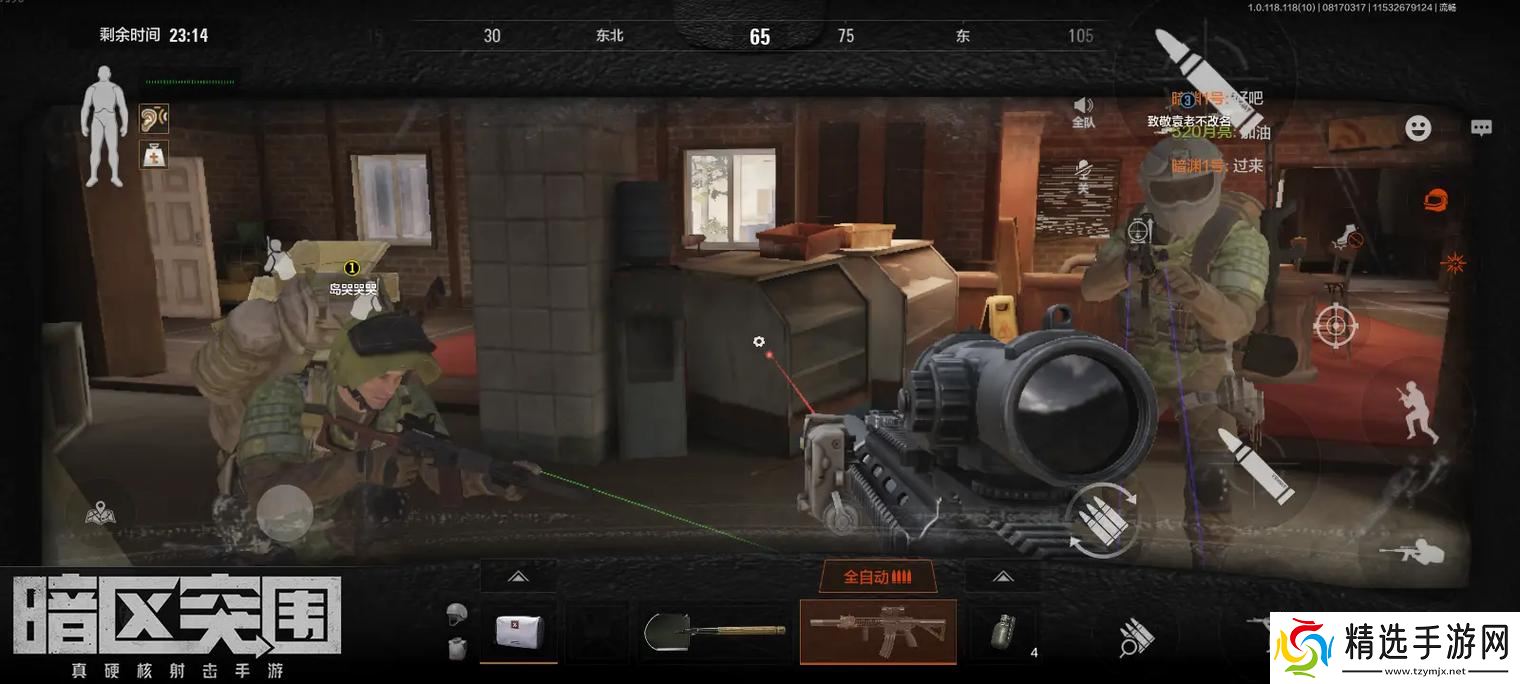Reload using the circular bullets button

[x=1102, y=521]
